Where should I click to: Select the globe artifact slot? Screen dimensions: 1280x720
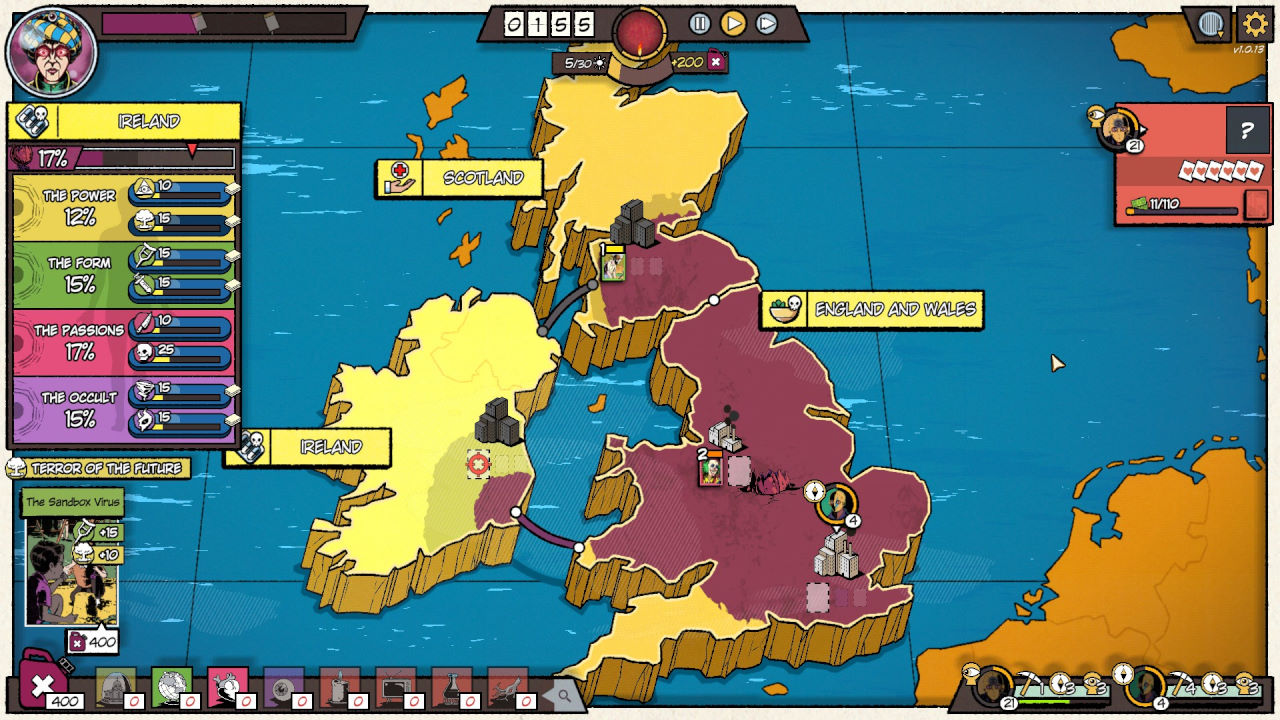tap(172, 688)
